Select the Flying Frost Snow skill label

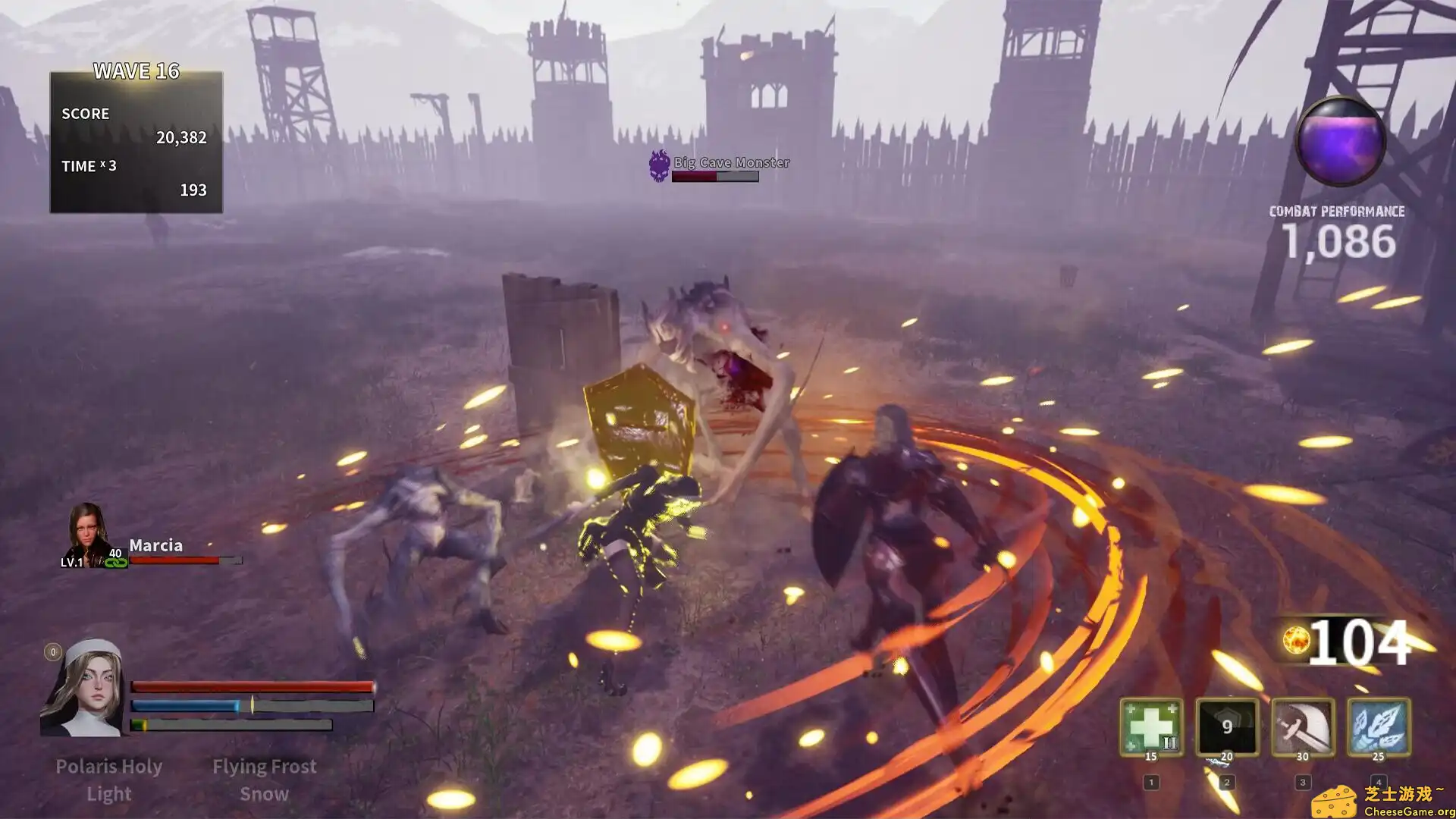tap(265, 780)
